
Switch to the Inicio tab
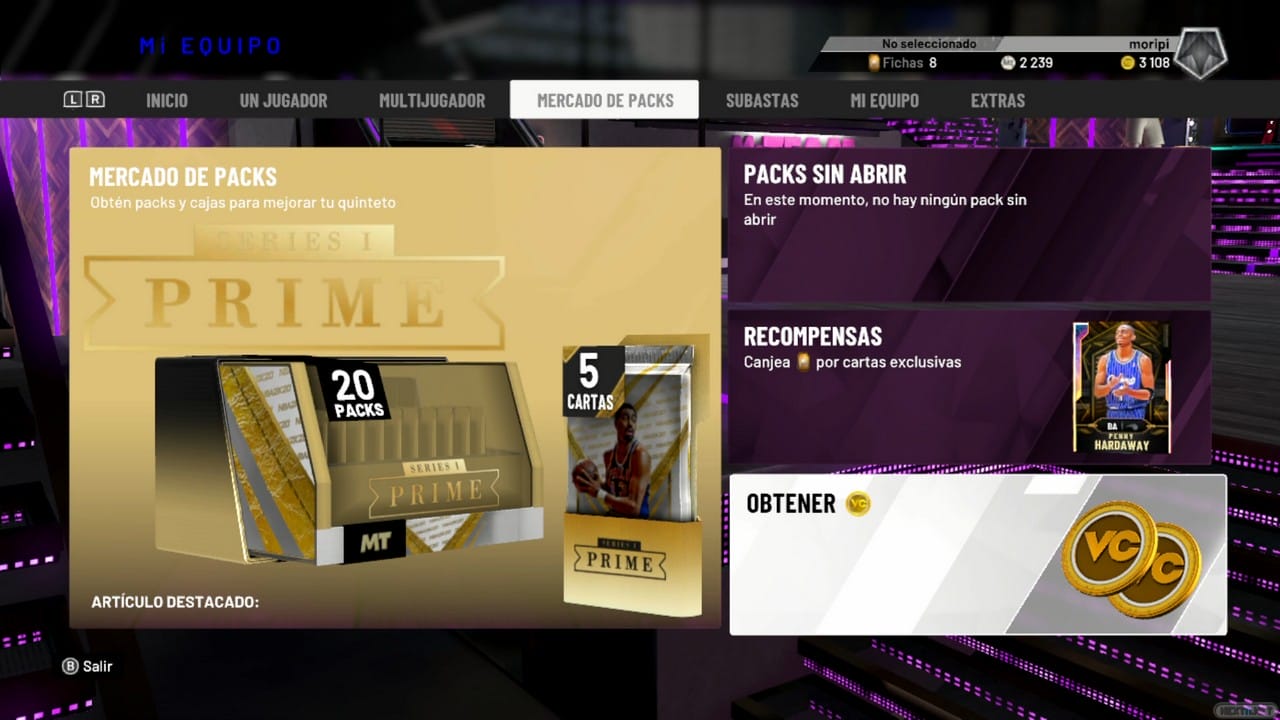click(x=167, y=100)
